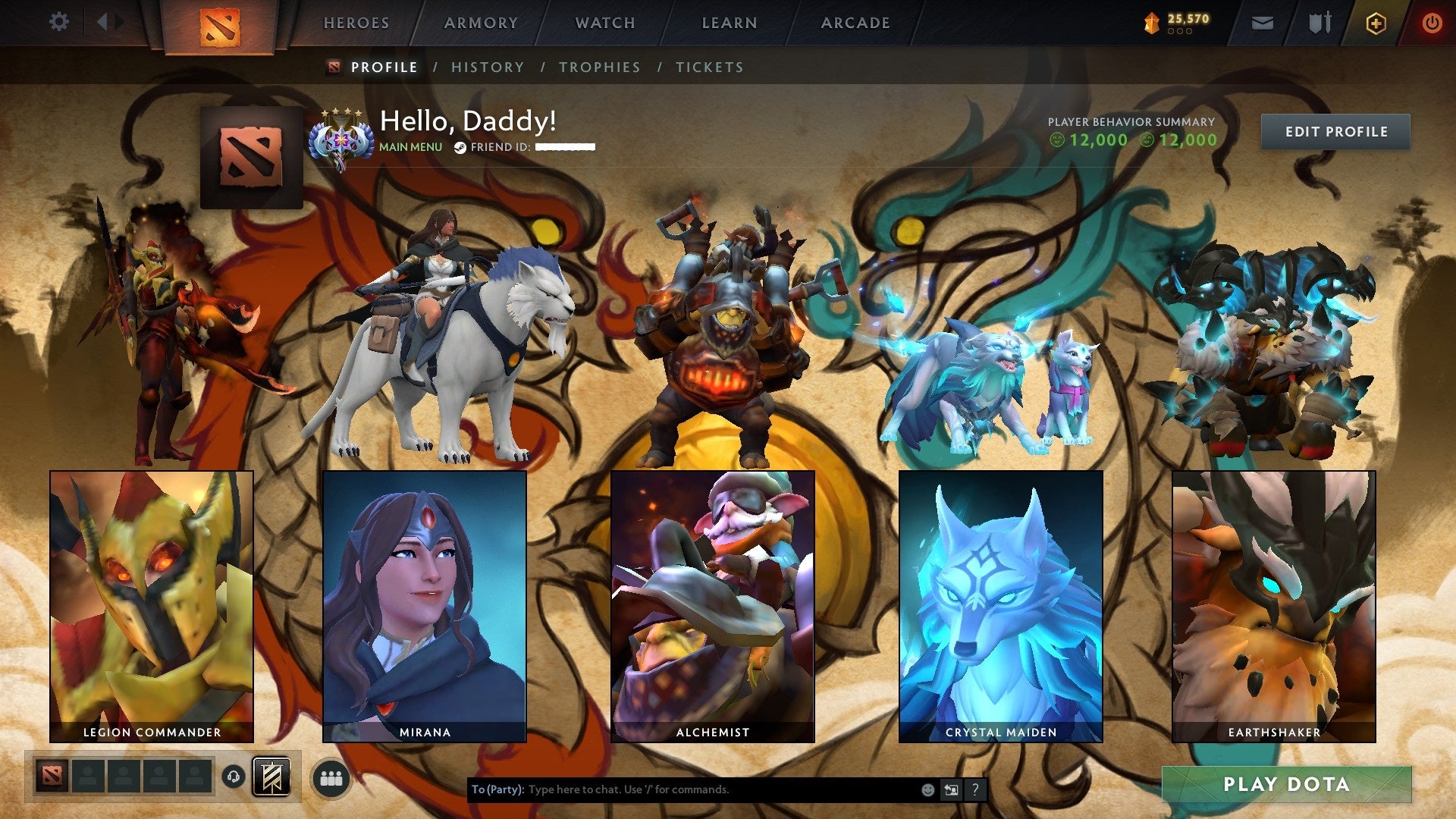Click the EDIT PROFILE button
This screenshot has width=1456, height=819.
[1337, 130]
